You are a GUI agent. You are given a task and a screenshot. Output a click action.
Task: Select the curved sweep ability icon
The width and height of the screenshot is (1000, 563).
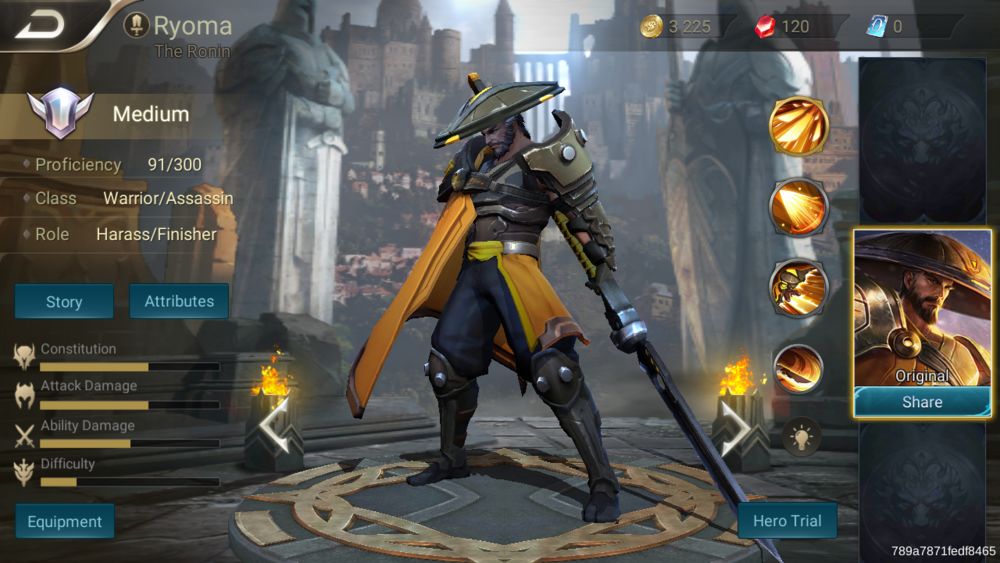pos(798,367)
